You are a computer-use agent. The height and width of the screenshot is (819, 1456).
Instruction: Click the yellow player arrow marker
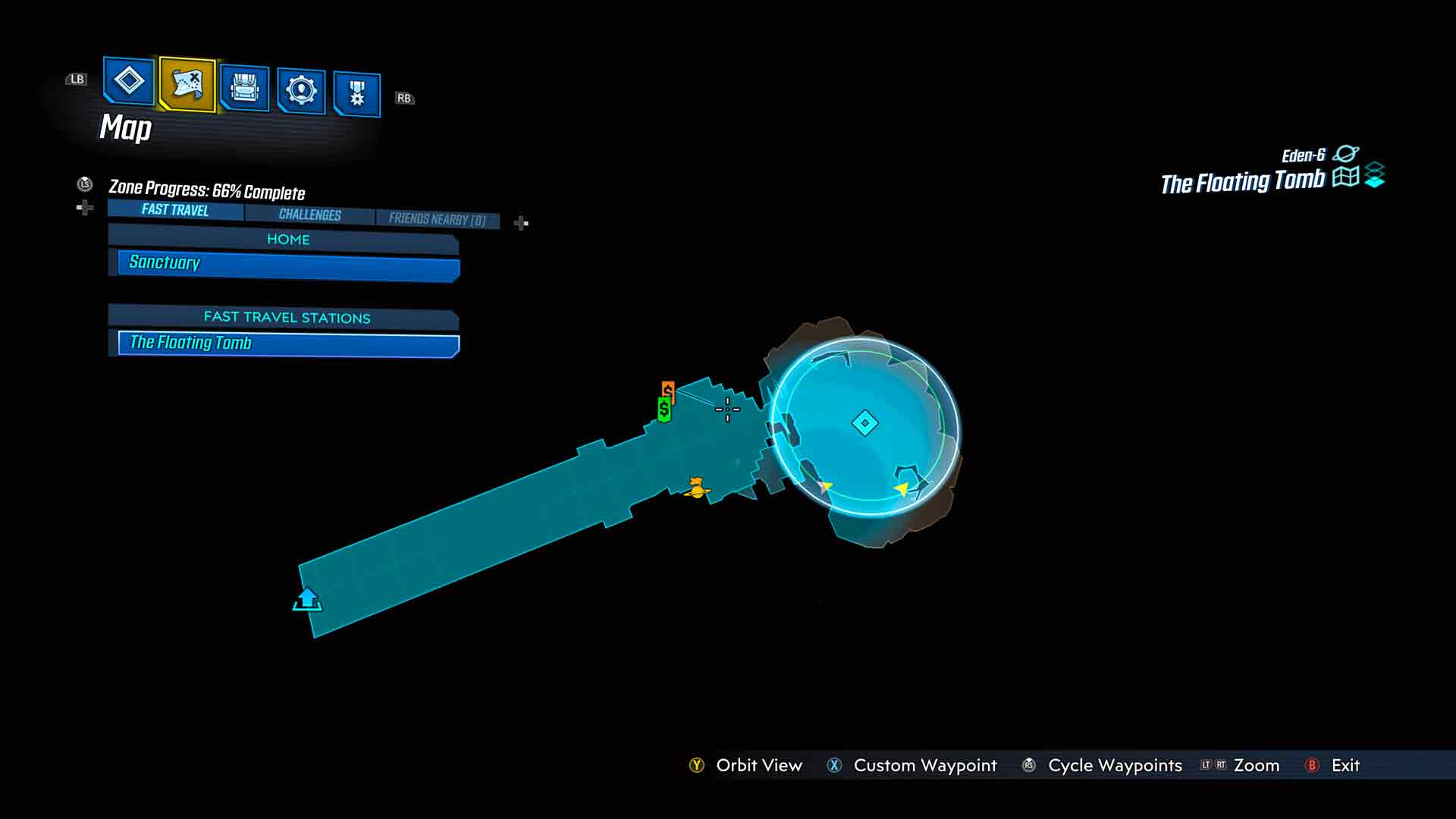(x=902, y=489)
